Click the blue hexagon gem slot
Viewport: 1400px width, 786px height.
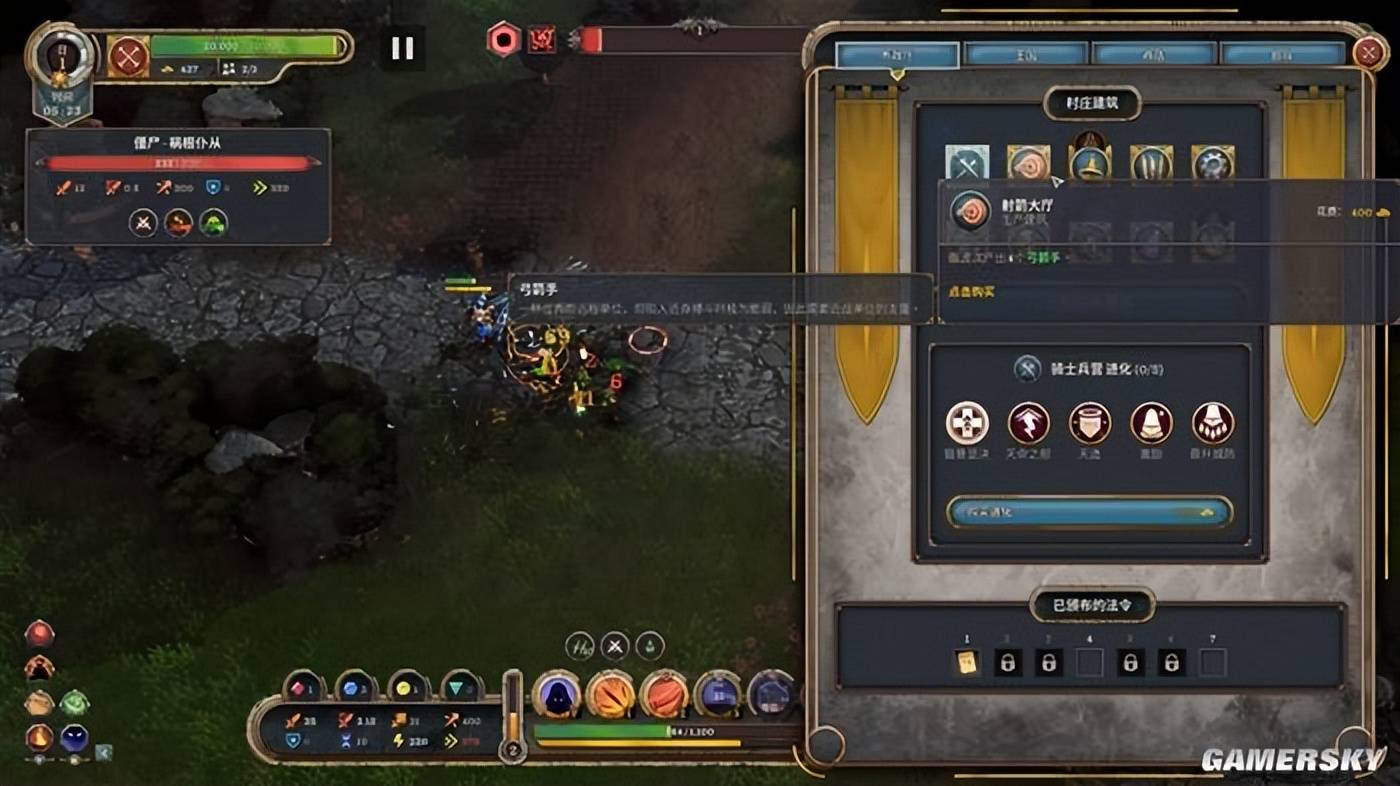(355, 687)
